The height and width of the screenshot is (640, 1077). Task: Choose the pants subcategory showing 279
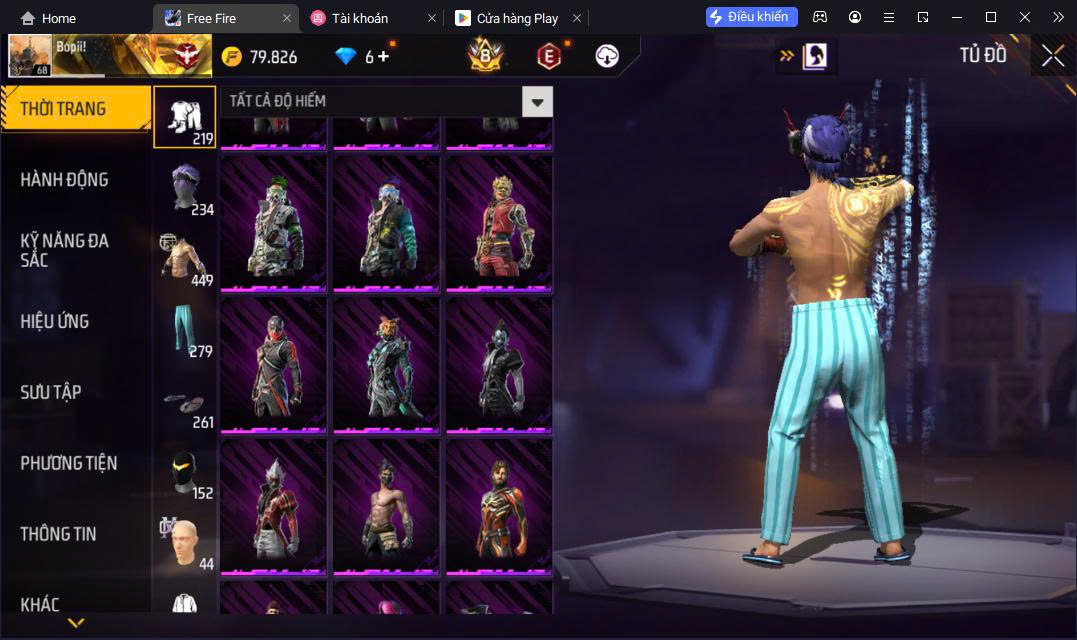click(185, 330)
